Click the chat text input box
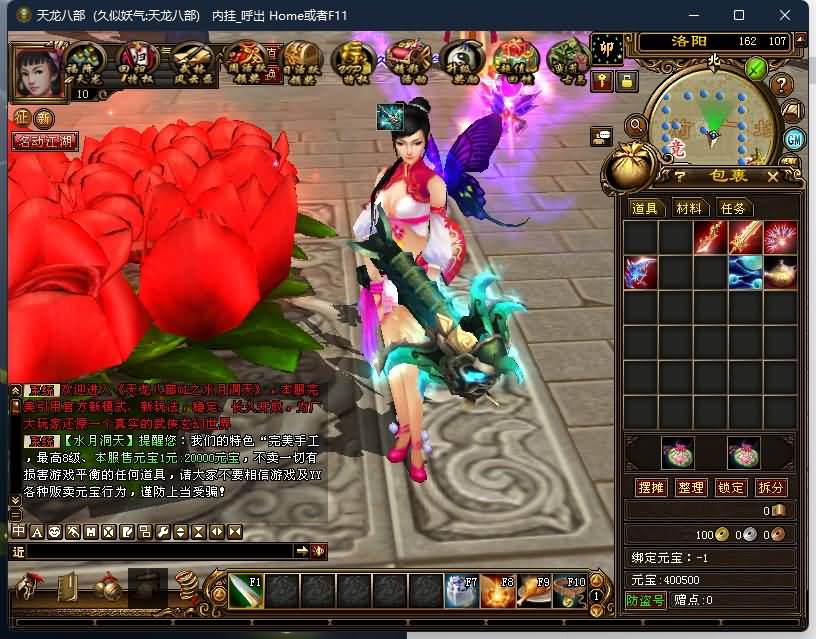Screen dimensions: 816x639 click(160, 551)
